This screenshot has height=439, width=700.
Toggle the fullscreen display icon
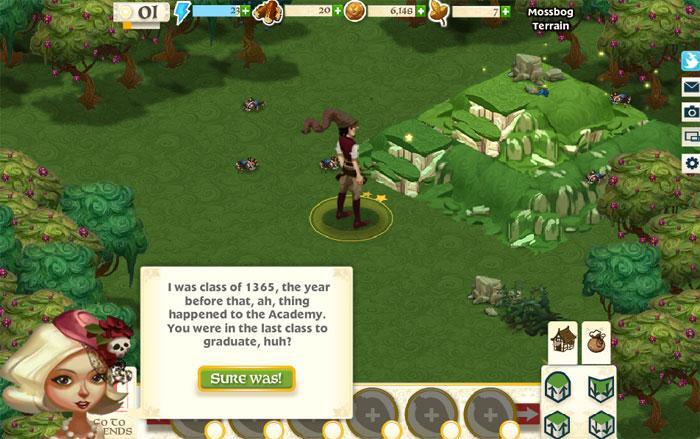[x=690, y=137]
